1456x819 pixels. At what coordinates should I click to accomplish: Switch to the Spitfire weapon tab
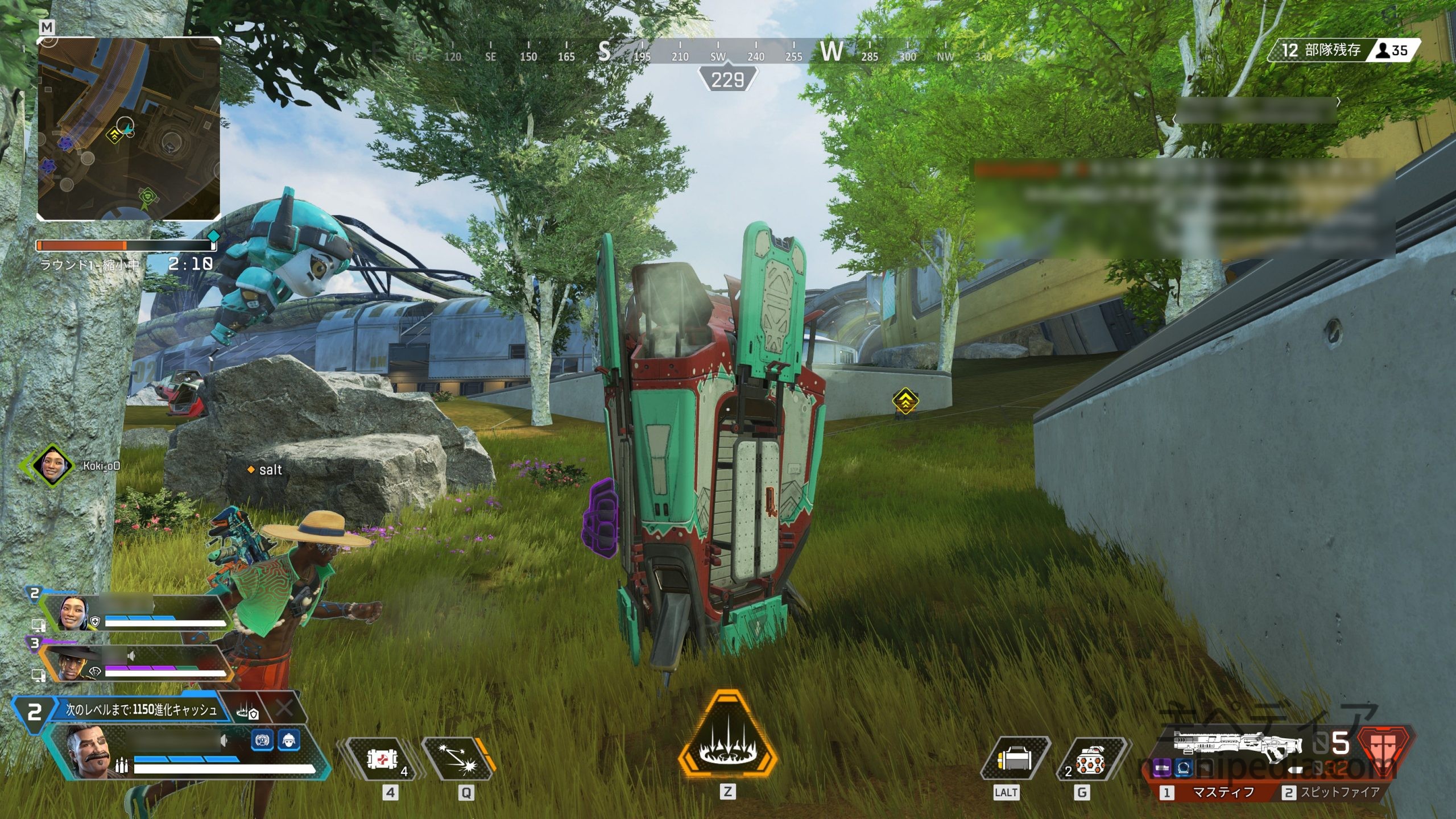1332,793
